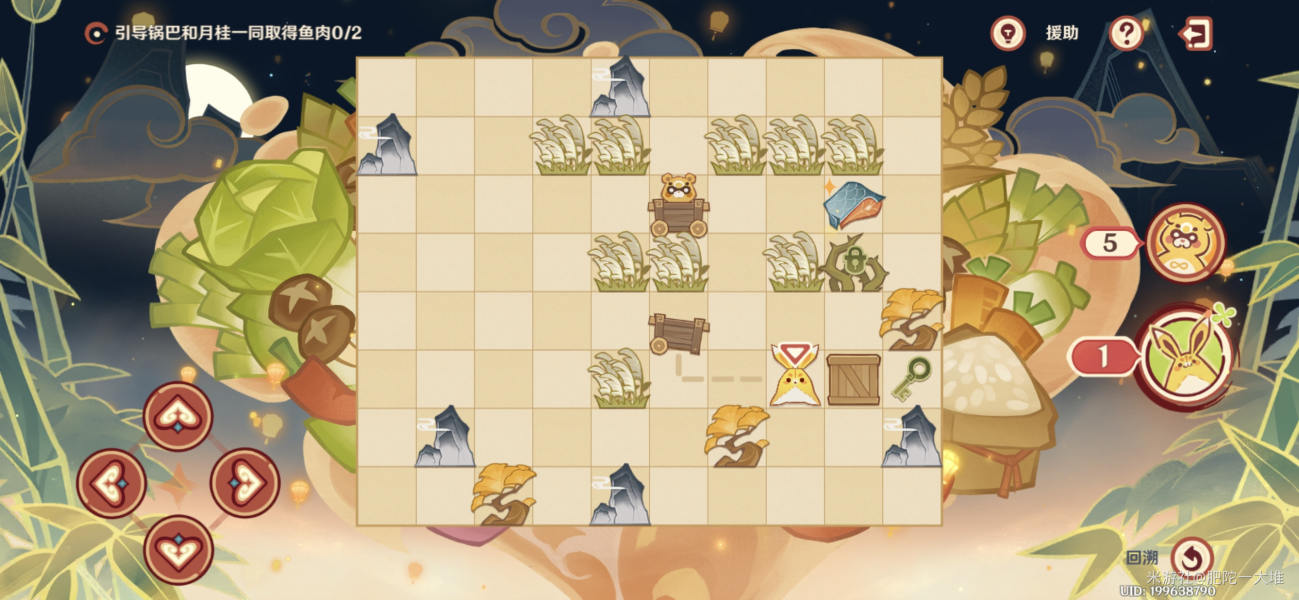This screenshot has width=1299, height=600.
Task: Select the Yuegui rabbit character portrait
Action: (1187, 356)
